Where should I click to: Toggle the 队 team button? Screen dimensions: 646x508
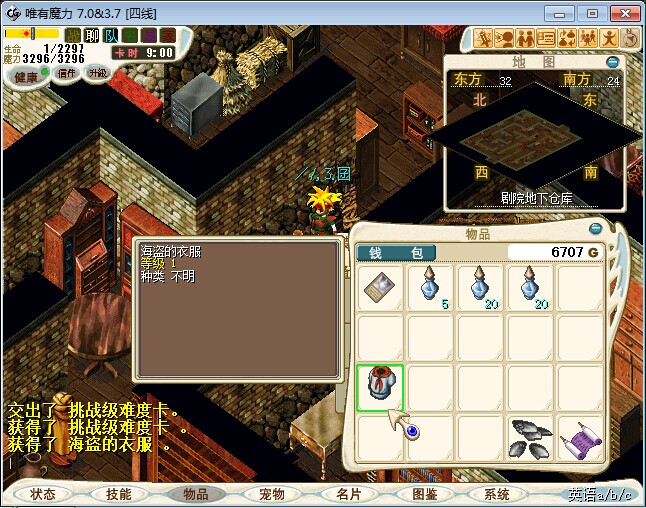111,35
